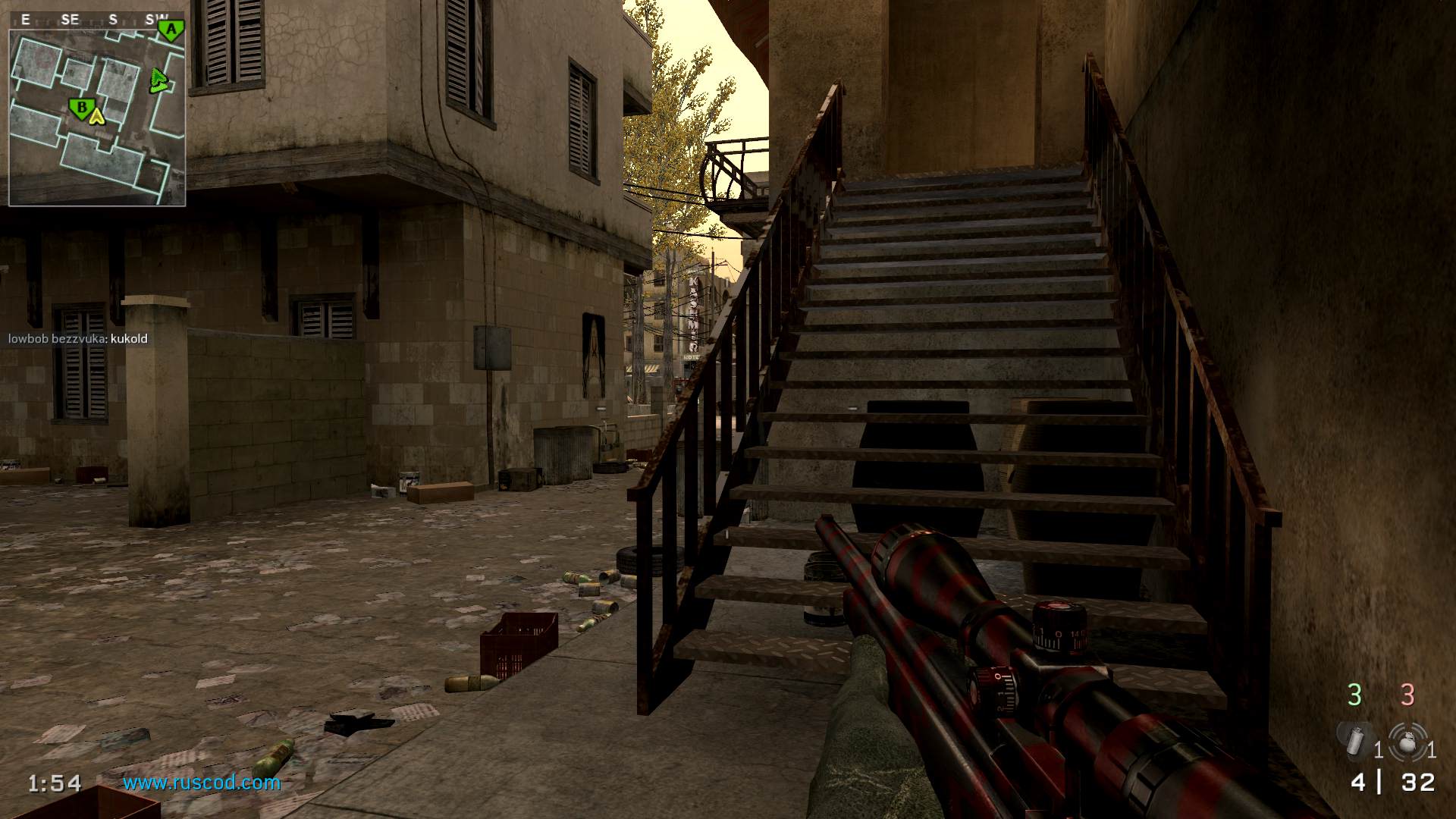
Task: Click the lowbob bezzvuka chat message
Action: pyautogui.click(x=78, y=339)
